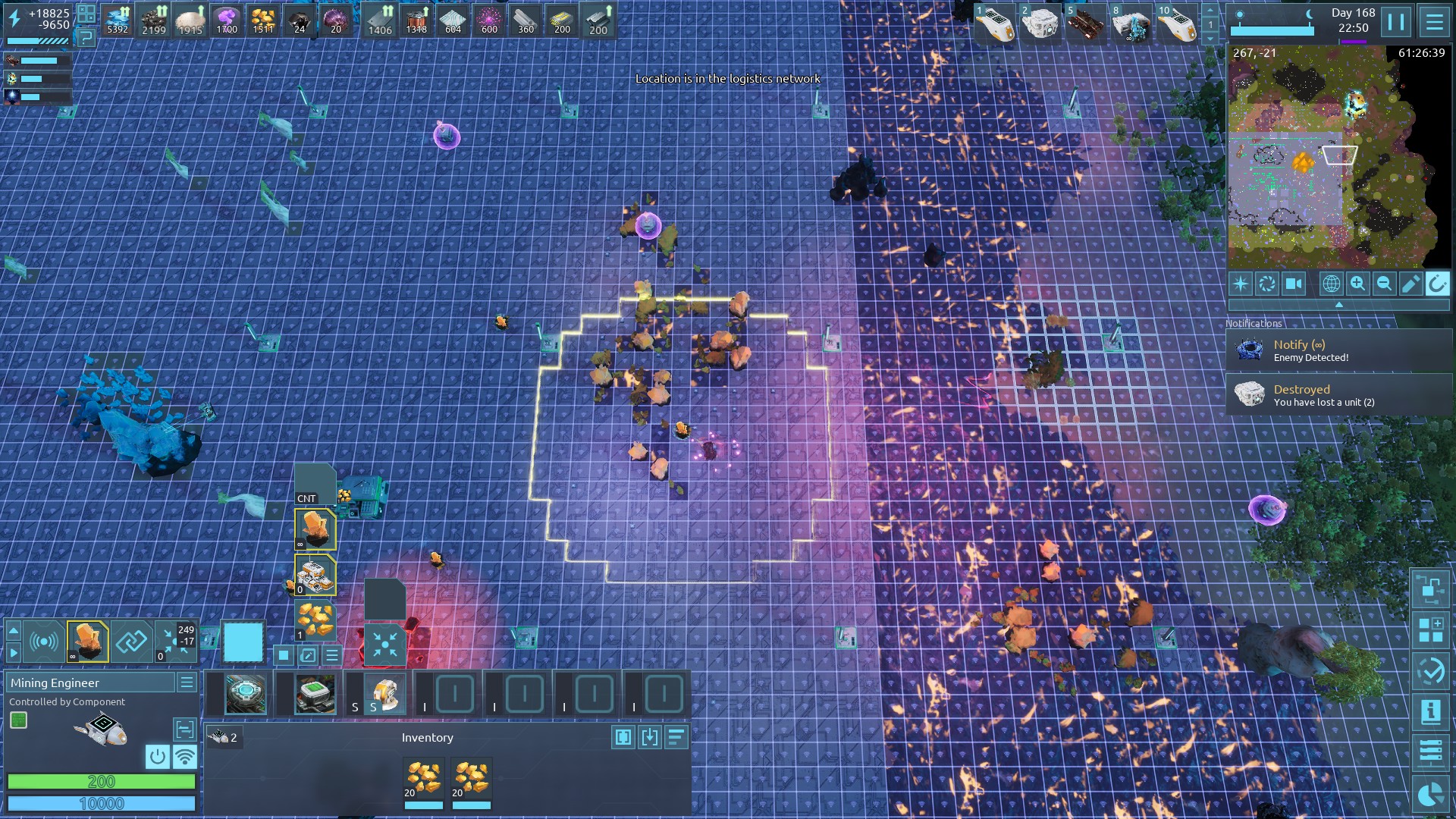Screen dimensions: 1456x819
Task: Select the signal broadcast register
Action: tap(44, 642)
